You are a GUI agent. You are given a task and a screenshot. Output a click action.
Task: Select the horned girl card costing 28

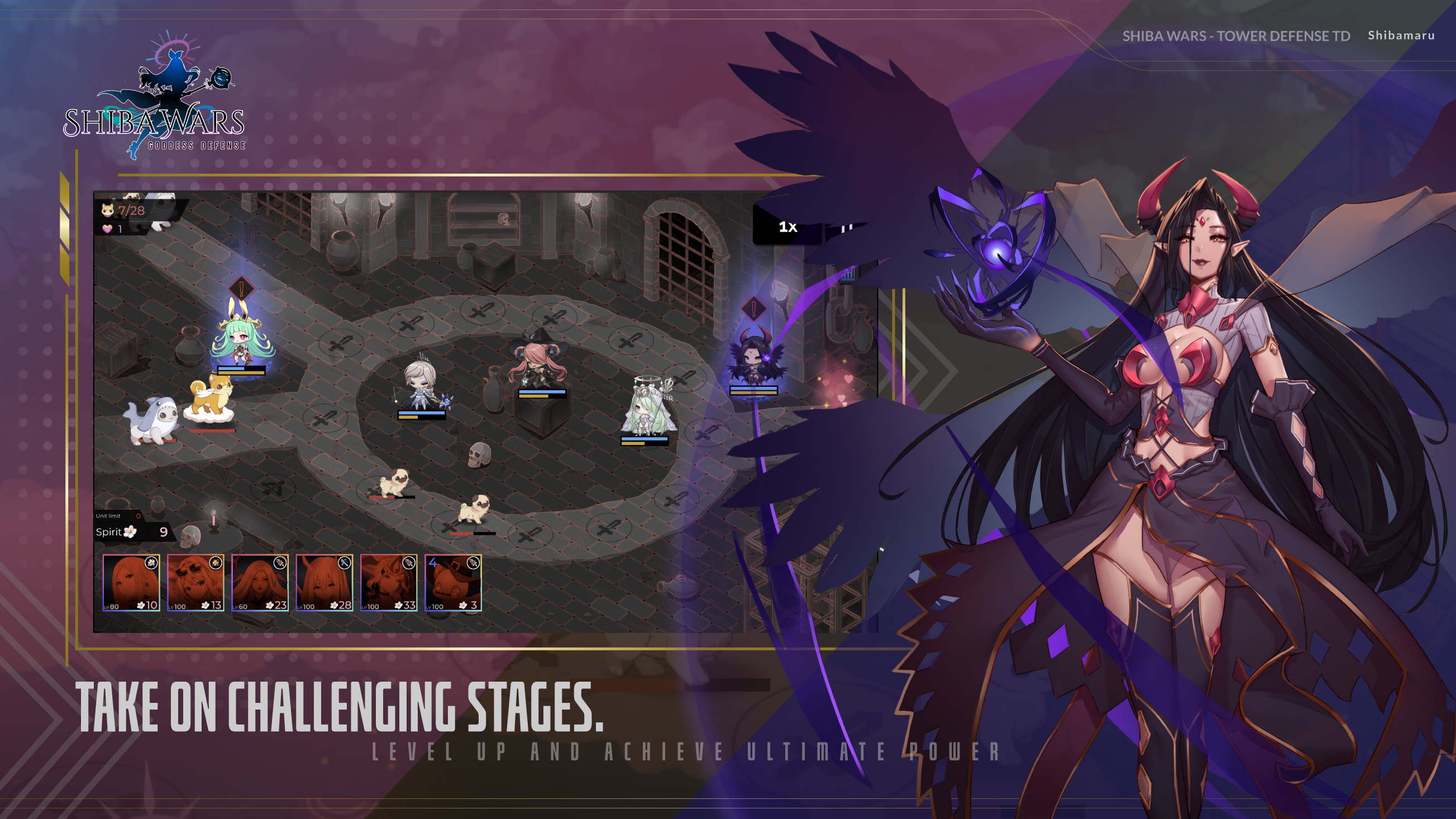point(324,582)
